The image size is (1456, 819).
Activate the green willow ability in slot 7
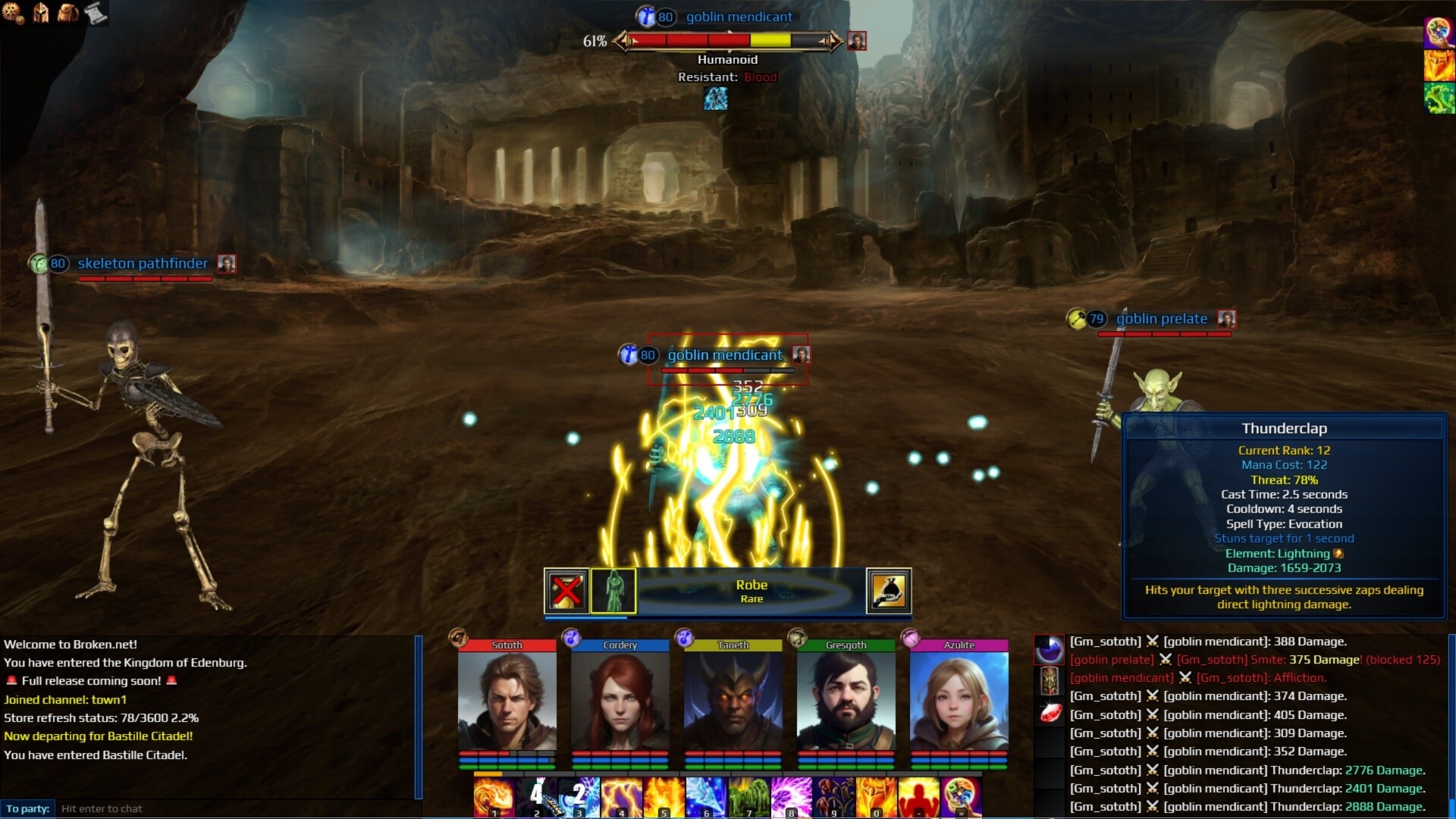tap(748, 798)
